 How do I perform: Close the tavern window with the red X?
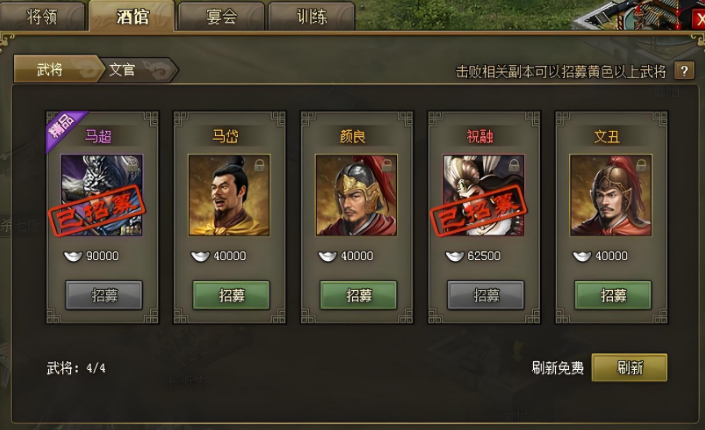[696, 17]
